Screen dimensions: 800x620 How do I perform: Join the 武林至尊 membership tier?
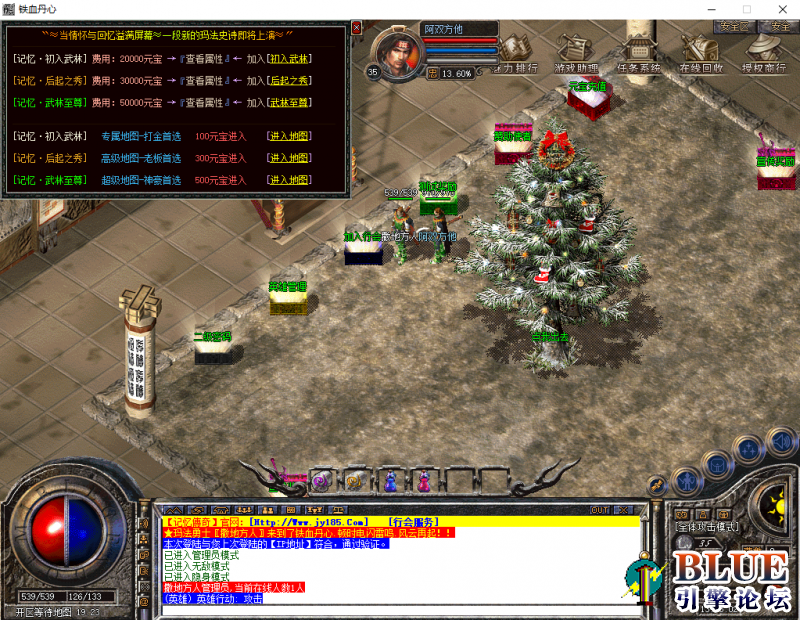point(291,102)
